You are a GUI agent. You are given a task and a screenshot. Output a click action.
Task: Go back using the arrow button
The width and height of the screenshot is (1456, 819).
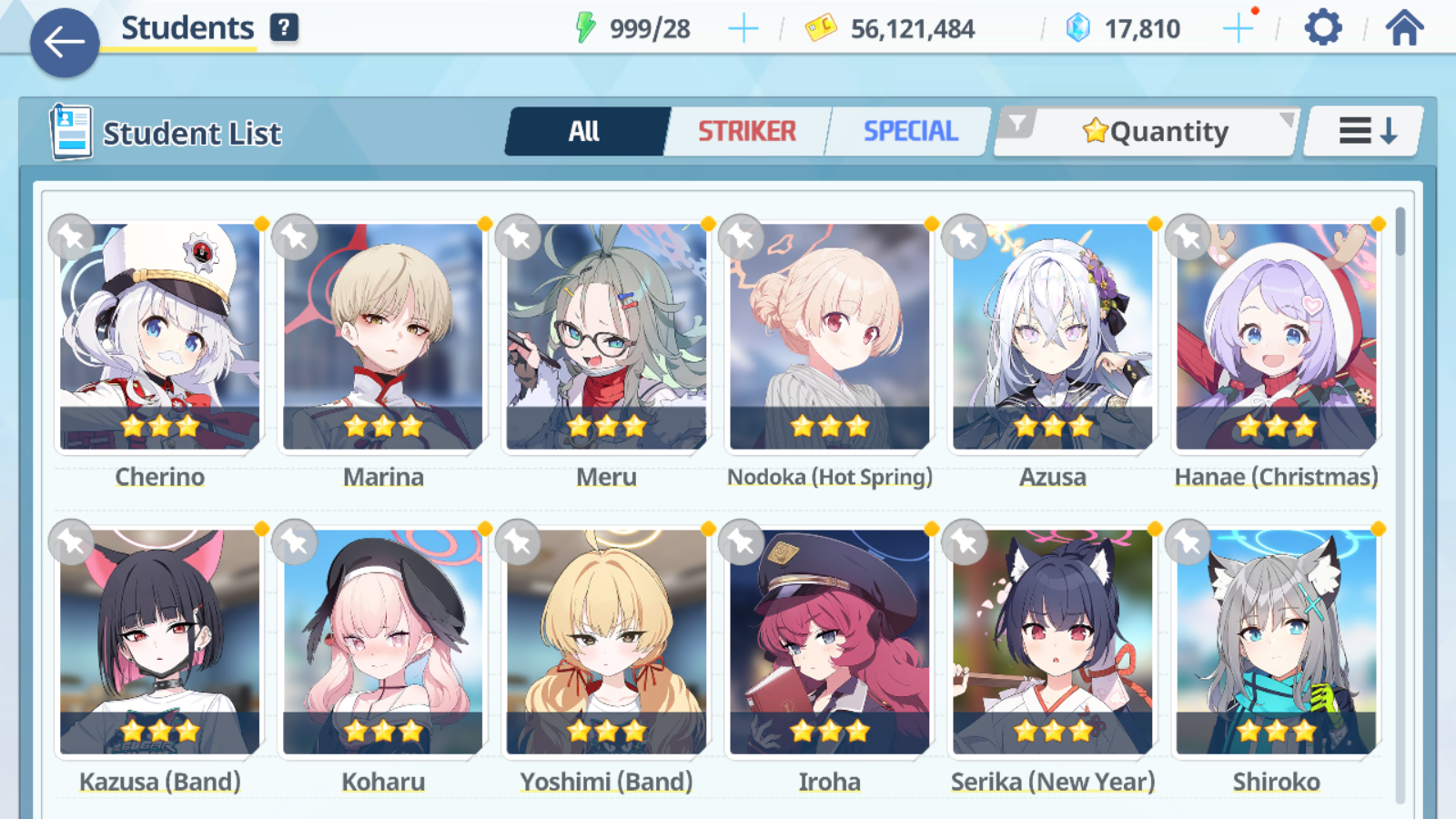tap(65, 42)
